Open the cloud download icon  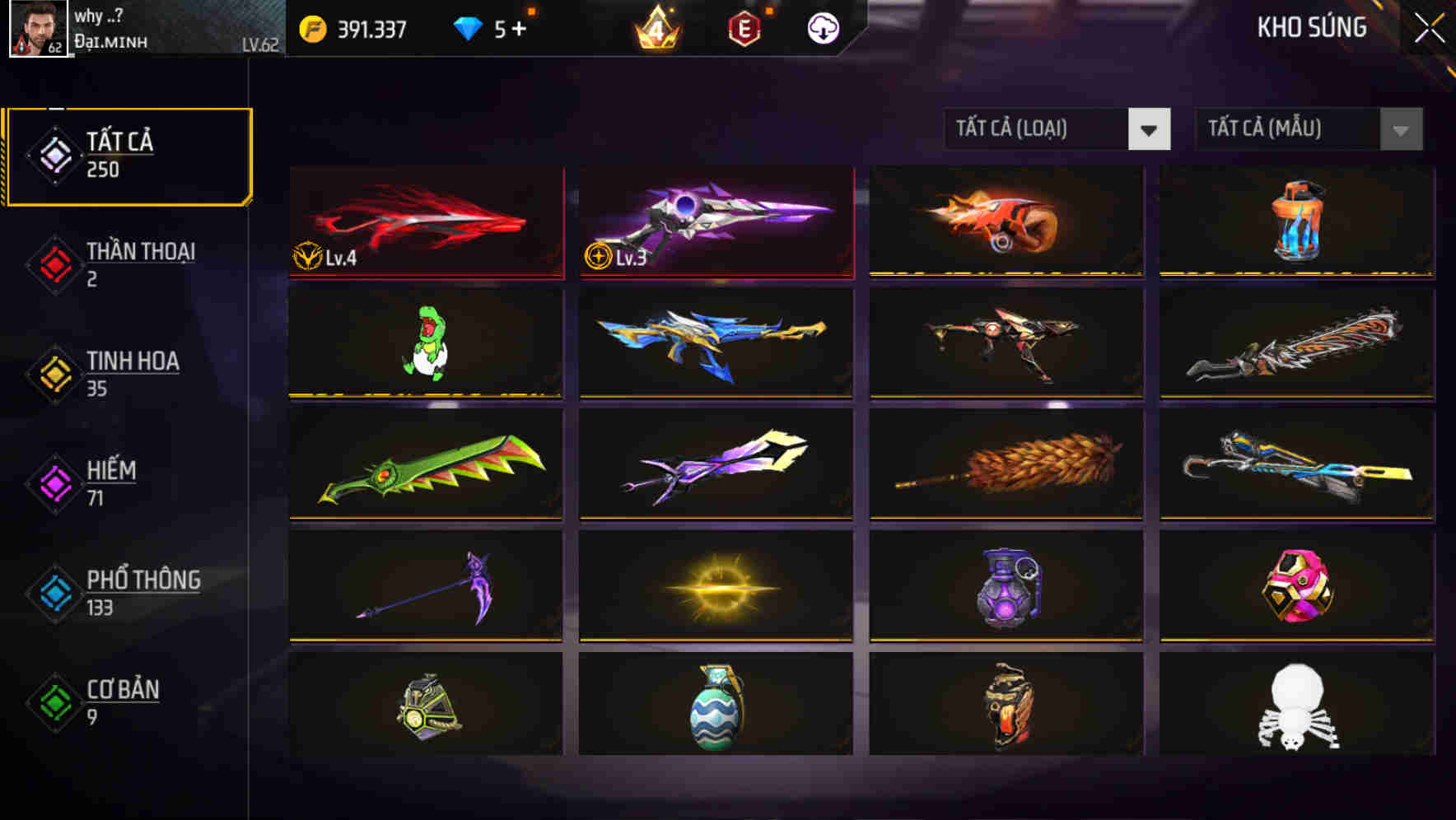(822, 27)
